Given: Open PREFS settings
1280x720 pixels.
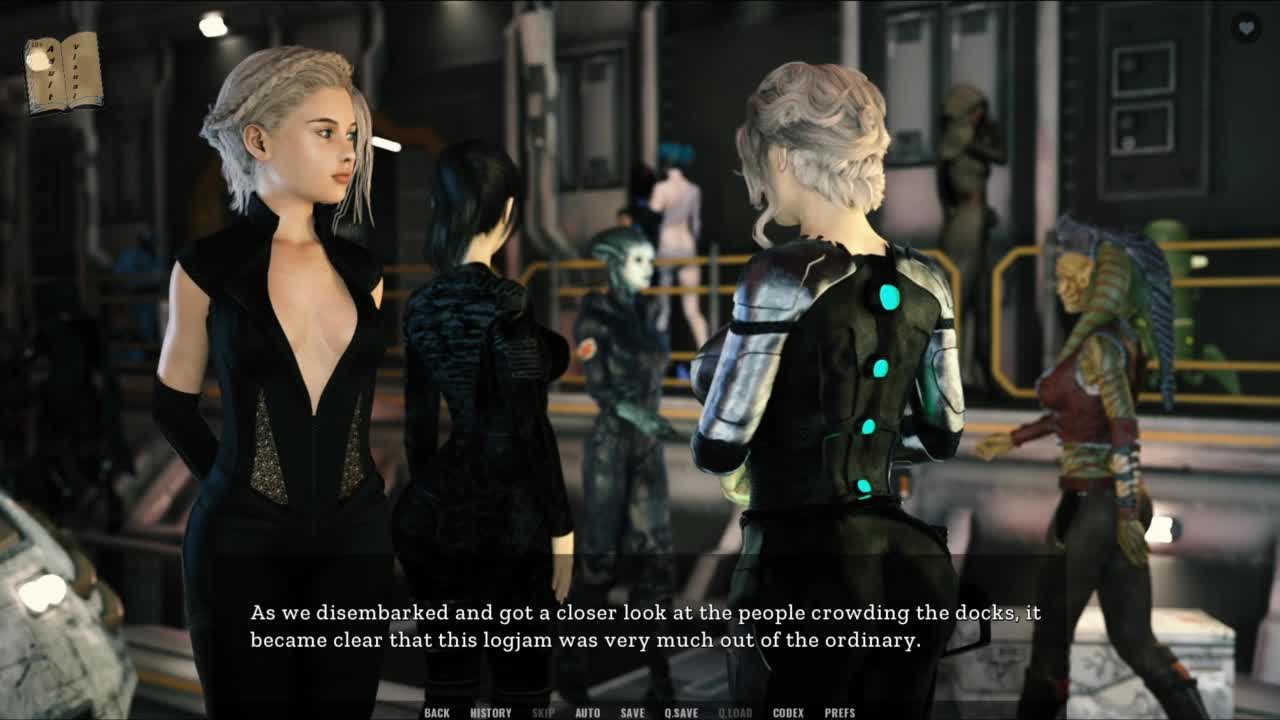Looking at the screenshot, I should click(x=840, y=713).
